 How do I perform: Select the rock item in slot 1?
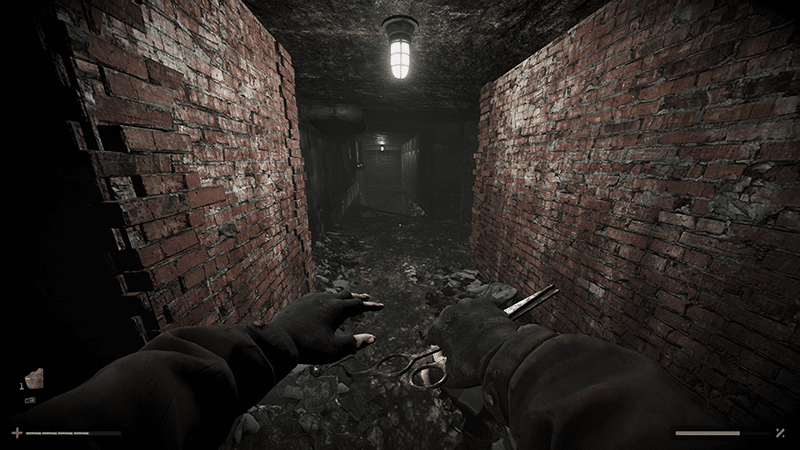coord(34,378)
